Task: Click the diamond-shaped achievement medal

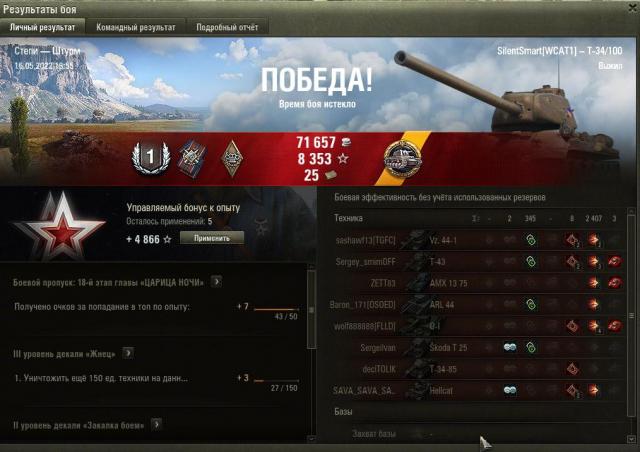Action: tap(230, 157)
